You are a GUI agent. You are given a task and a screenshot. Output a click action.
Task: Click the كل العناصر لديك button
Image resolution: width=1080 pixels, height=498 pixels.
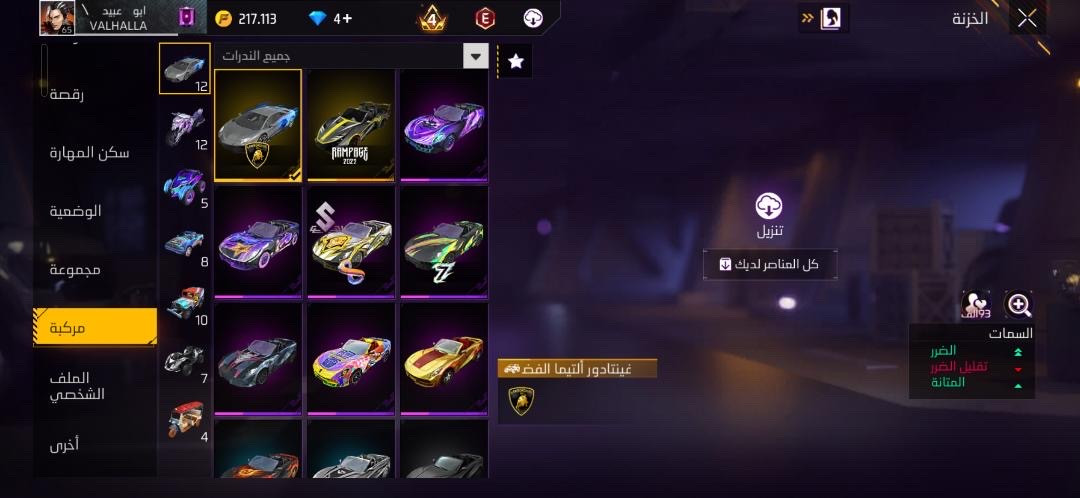[769, 264]
